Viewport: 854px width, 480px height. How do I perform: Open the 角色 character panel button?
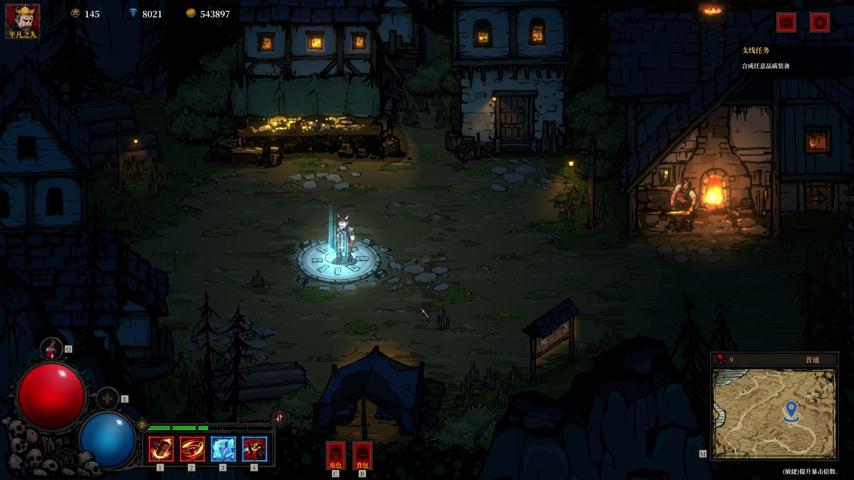point(336,455)
